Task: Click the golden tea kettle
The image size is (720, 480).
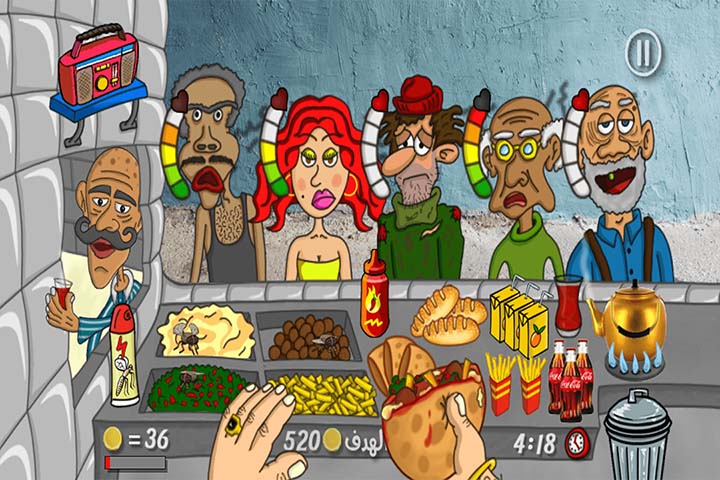Action: [625, 315]
